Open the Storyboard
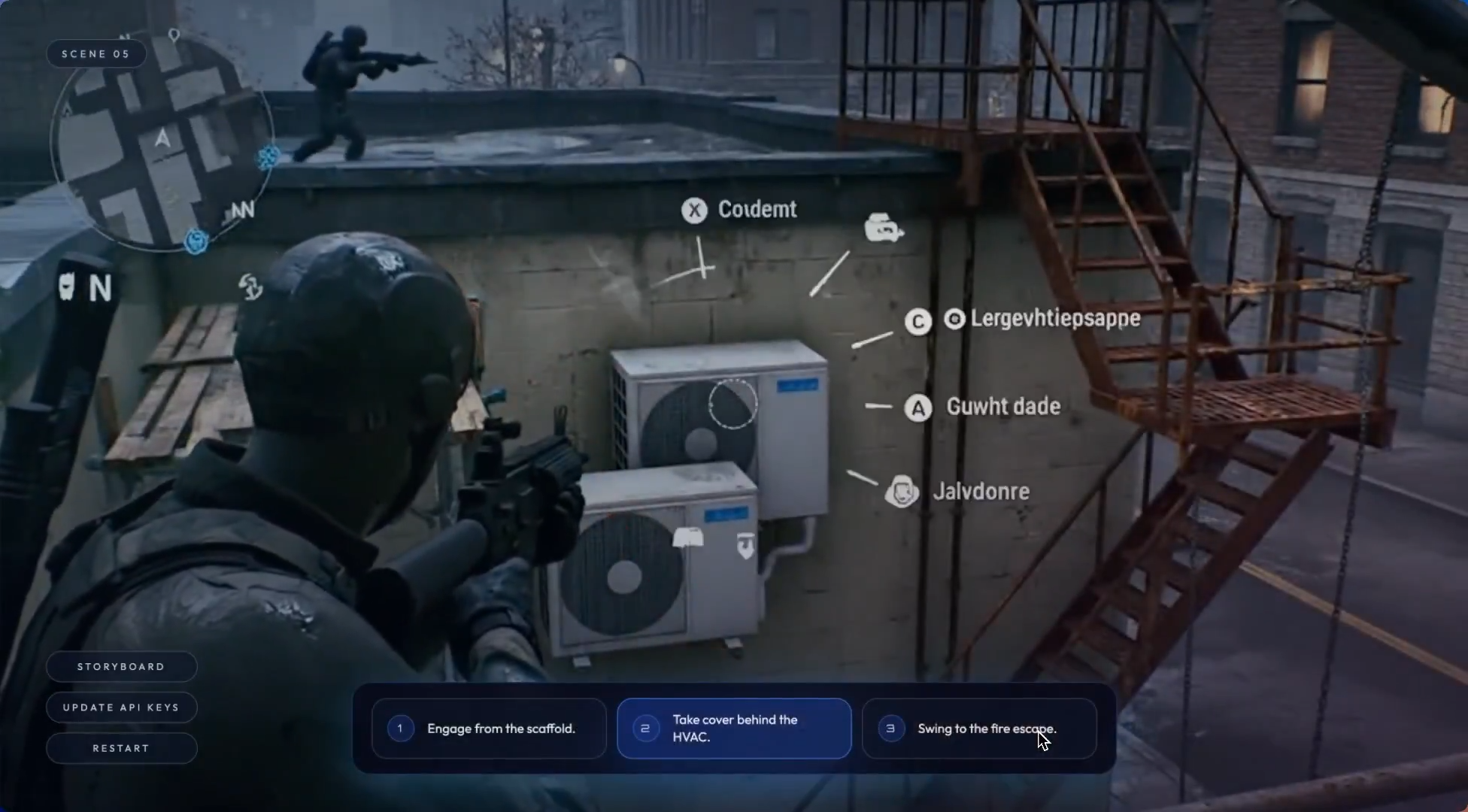Screen dimensions: 1468x812 click(121, 666)
